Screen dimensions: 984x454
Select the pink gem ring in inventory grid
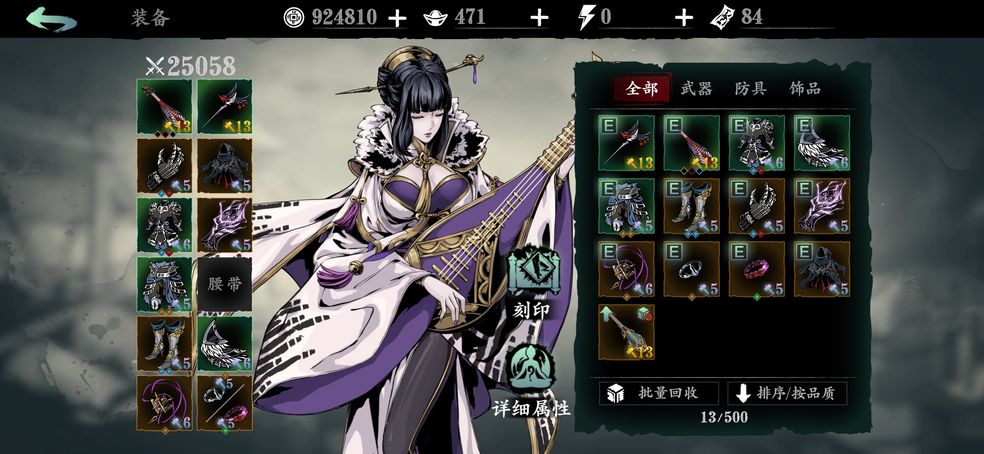756,269
